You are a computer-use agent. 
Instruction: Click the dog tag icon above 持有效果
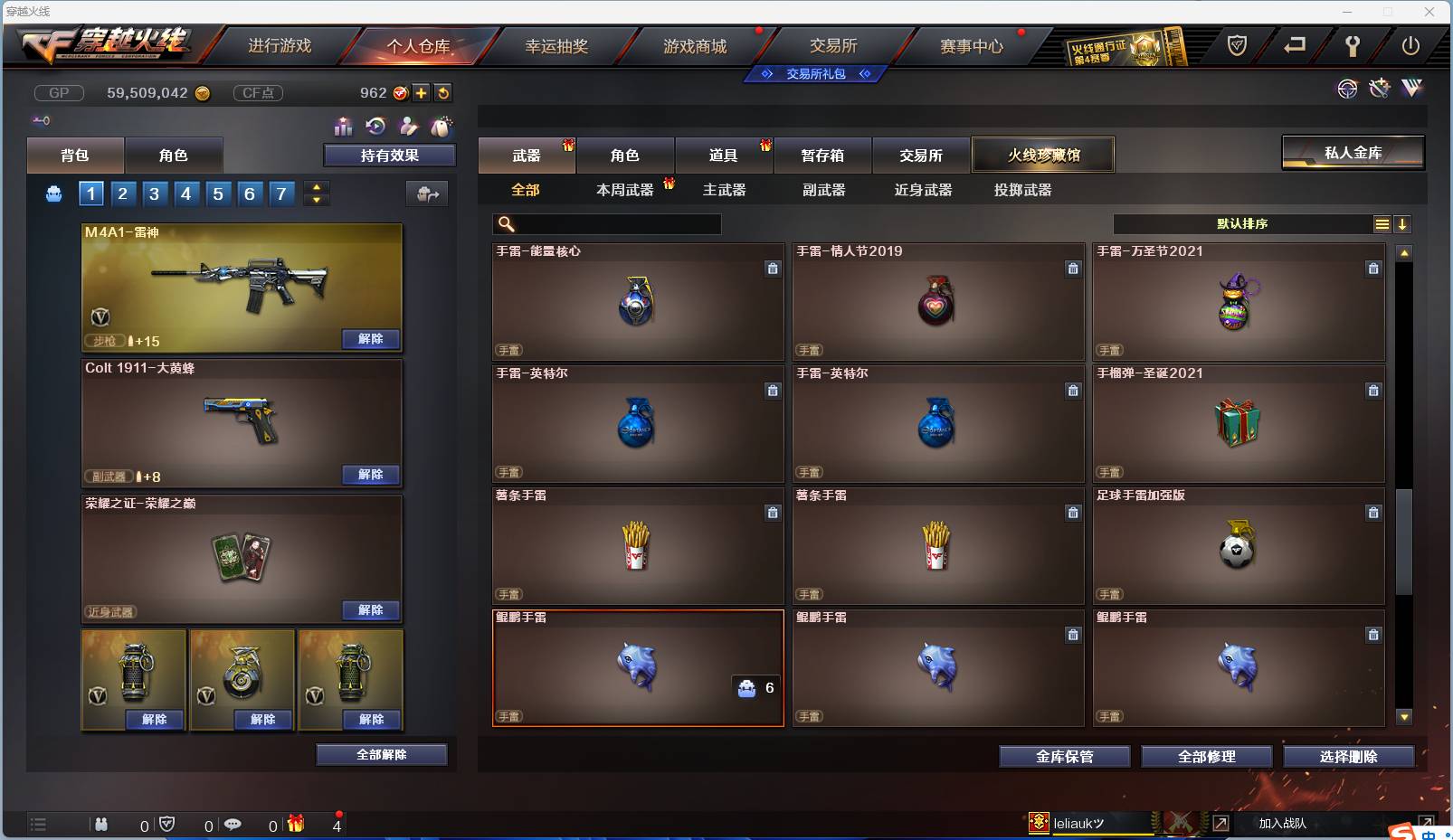[443, 126]
